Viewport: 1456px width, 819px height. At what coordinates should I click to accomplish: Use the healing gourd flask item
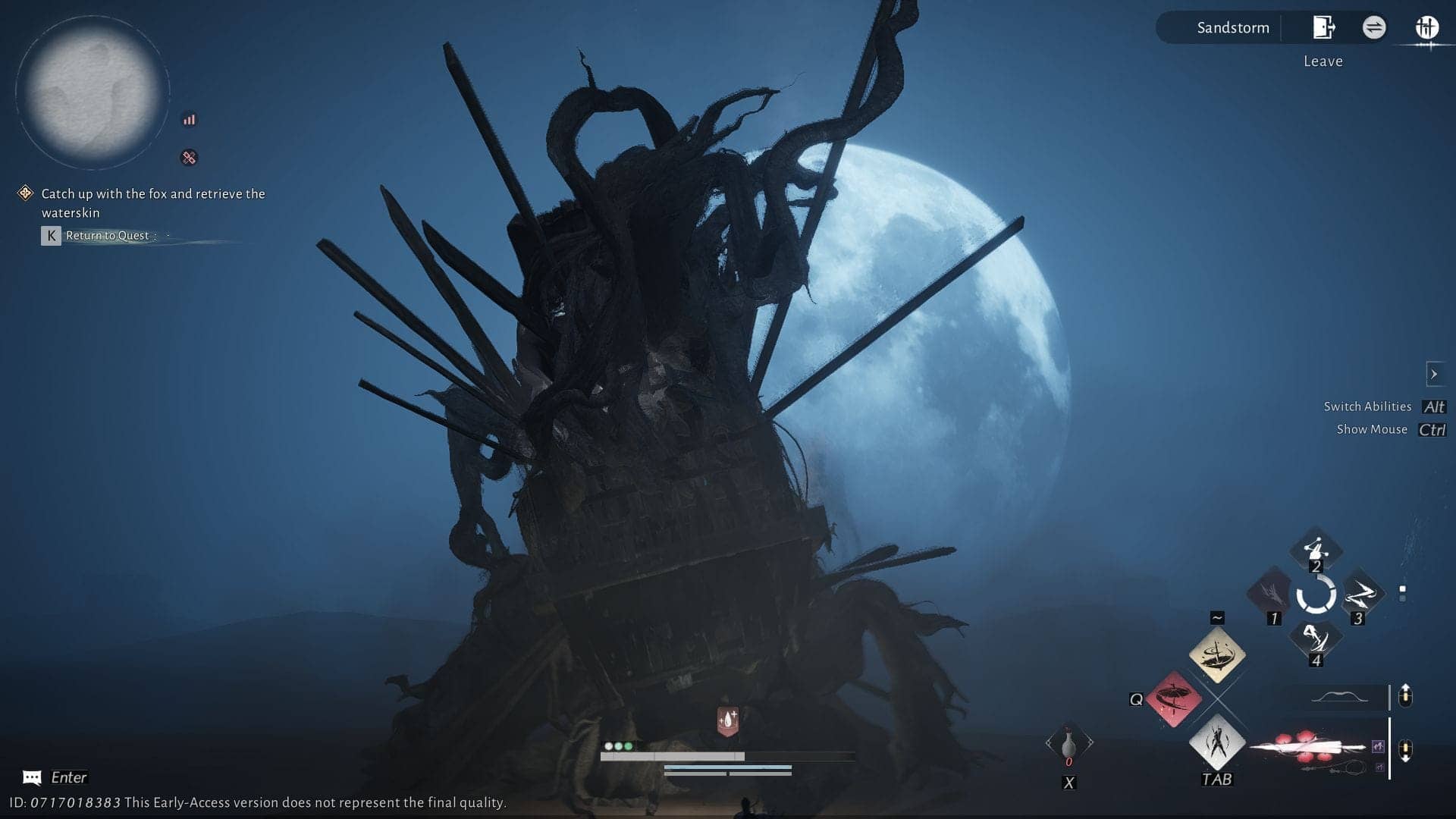1068,744
